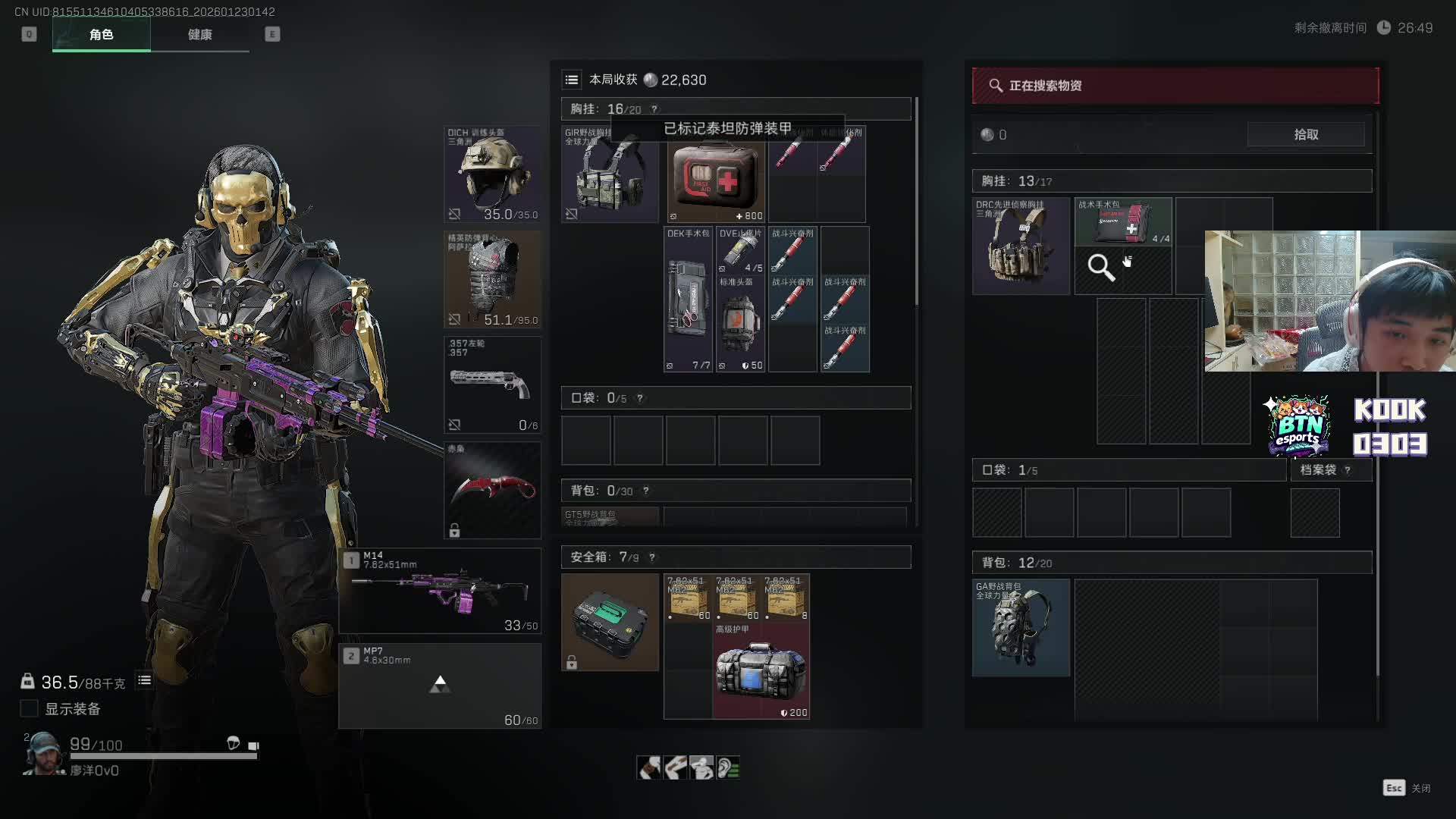Screen dimensions: 1456x819
Task: Open the safe box container icon
Action: click(610, 622)
